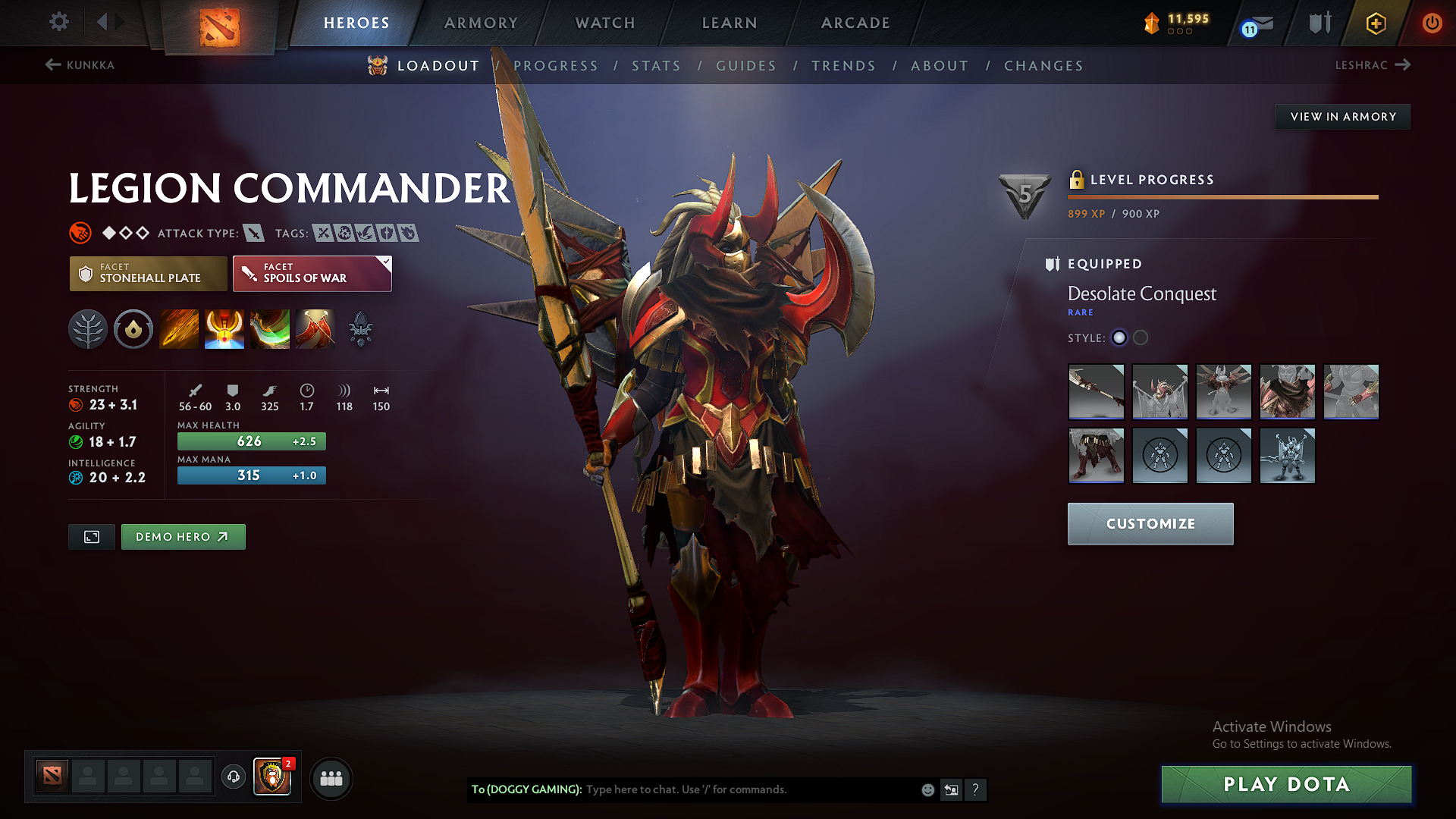Open View in Armory
Screen dimensions: 1456x819
tap(1341, 116)
